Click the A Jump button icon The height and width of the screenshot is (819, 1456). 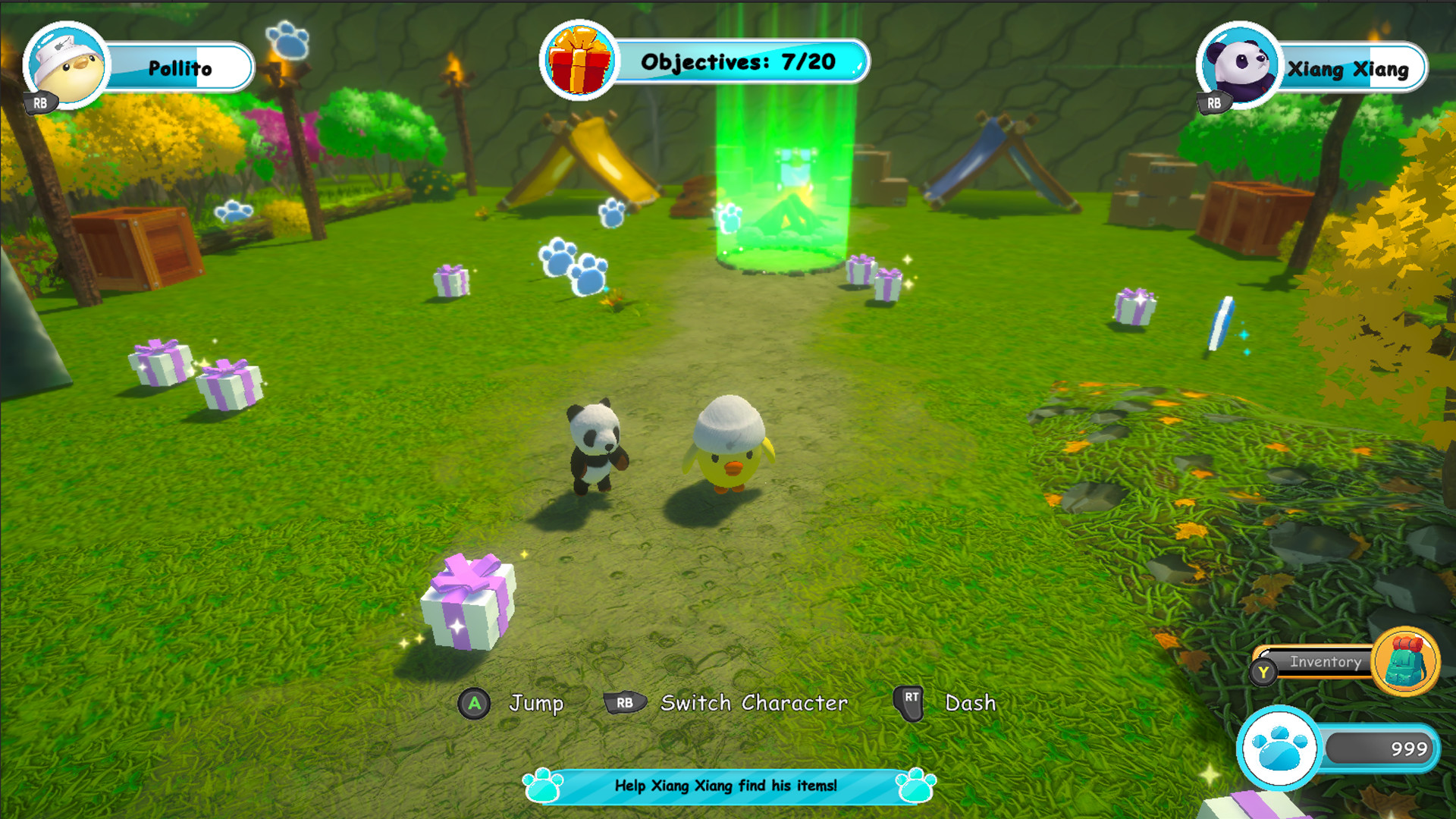click(x=475, y=704)
